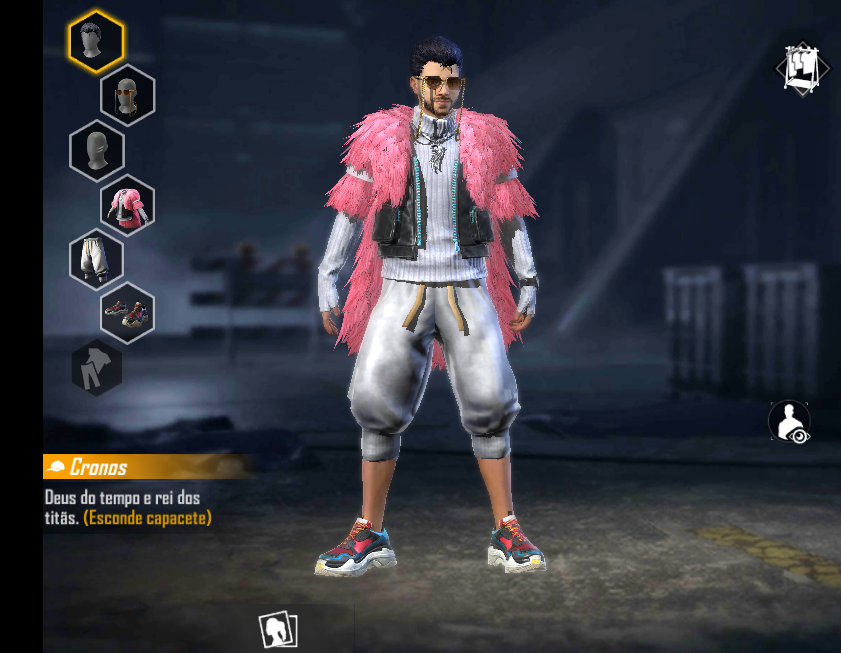841x653 pixels.
Task: Choose the sunglasses face accessory slot
Action: [127, 95]
